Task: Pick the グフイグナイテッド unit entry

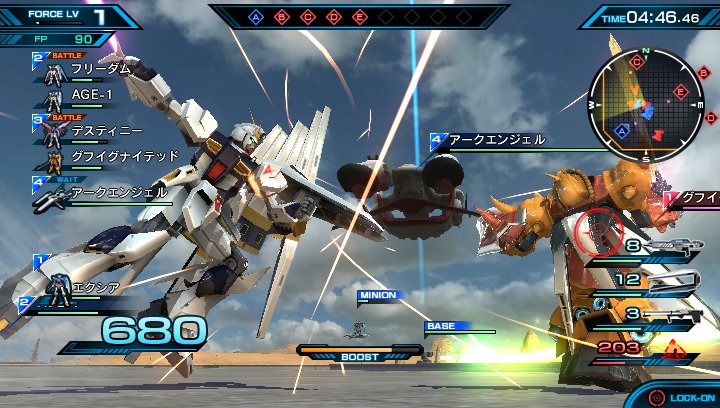Action: pyautogui.click(x=110, y=158)
